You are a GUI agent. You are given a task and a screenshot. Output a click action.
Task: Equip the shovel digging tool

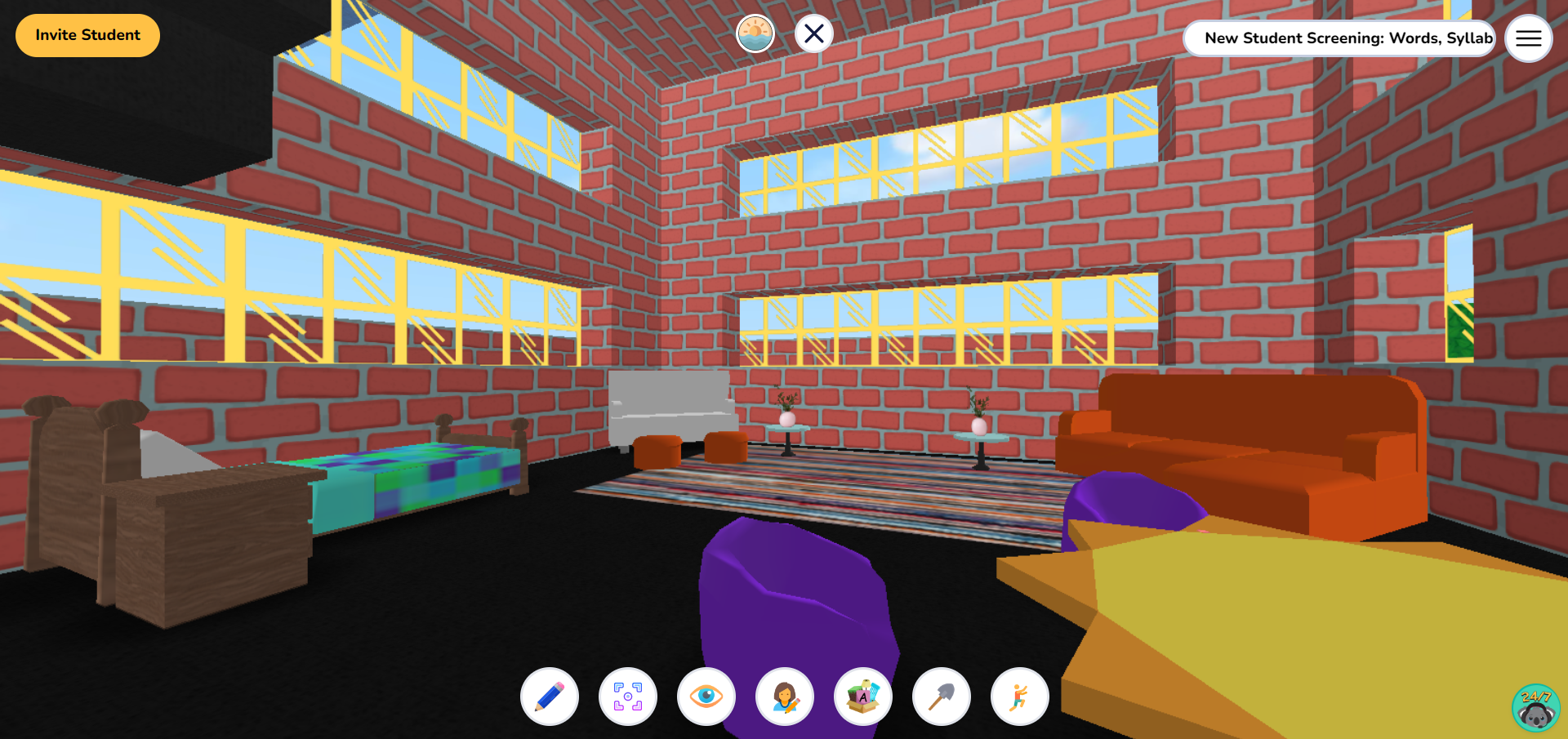[x=941, y=697]
